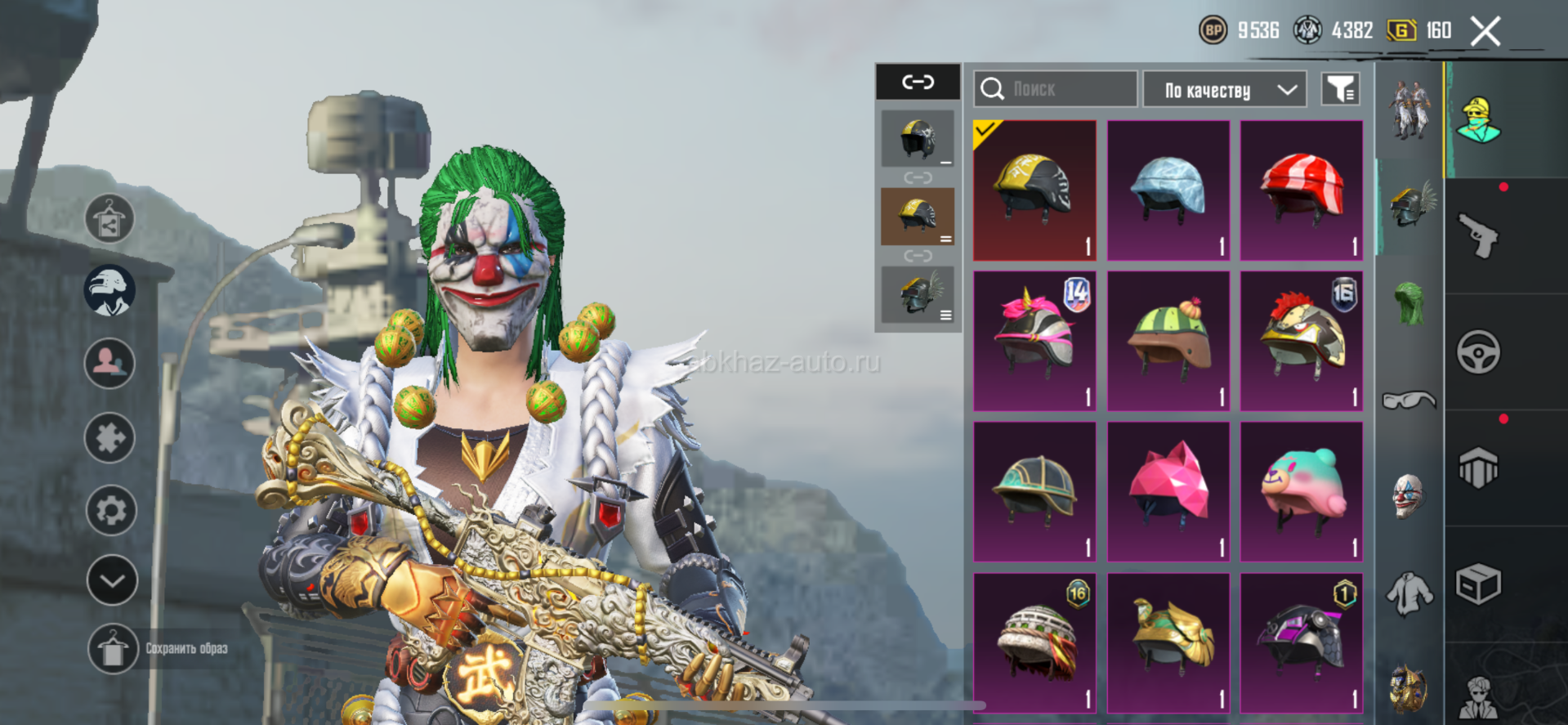Image resolution: width=1568 pixels, height=725 pixels.
Task: Select the clown mask category
Action: (1409, 496)
